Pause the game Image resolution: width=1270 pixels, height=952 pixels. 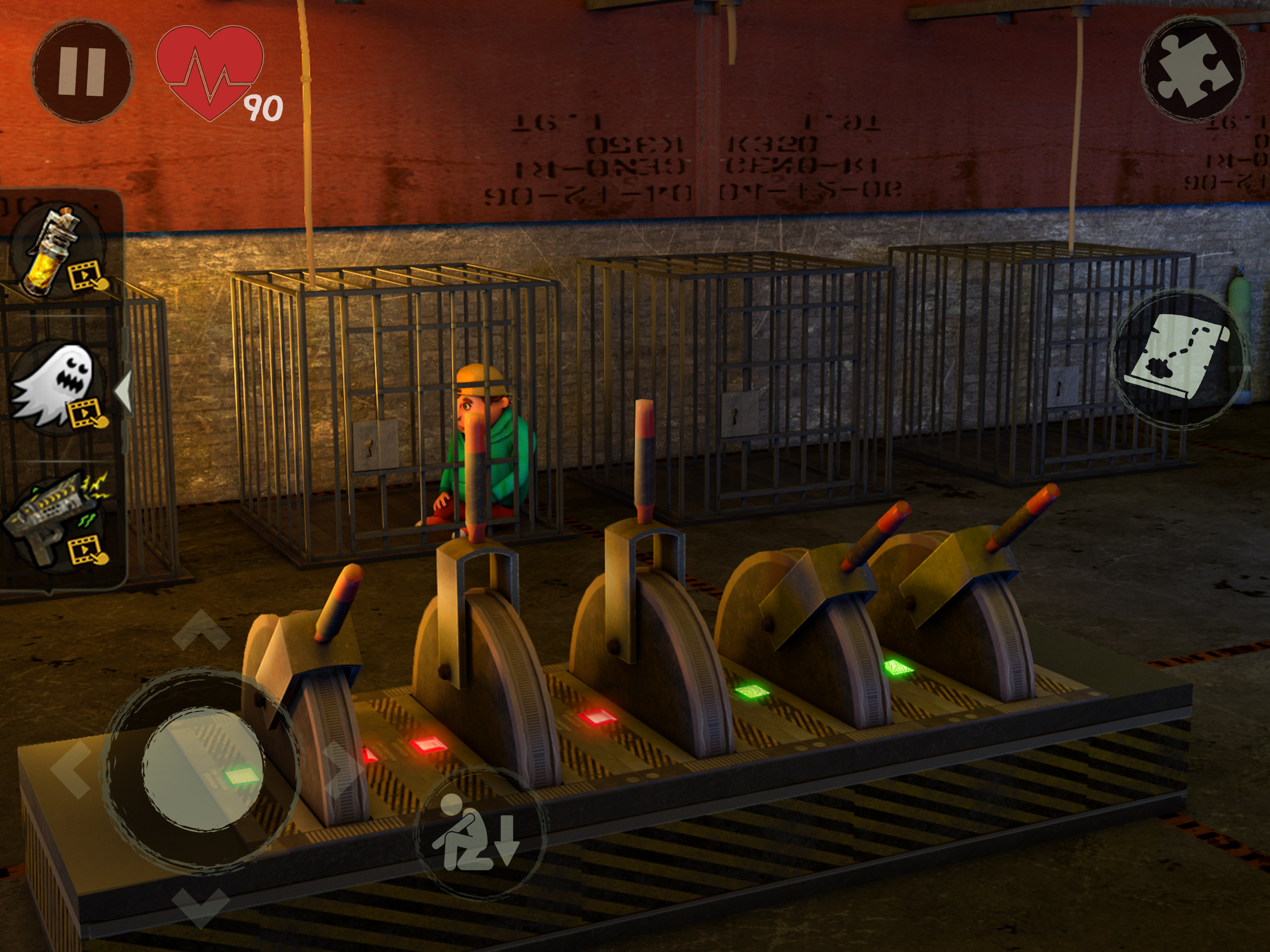tap(82, 71)
